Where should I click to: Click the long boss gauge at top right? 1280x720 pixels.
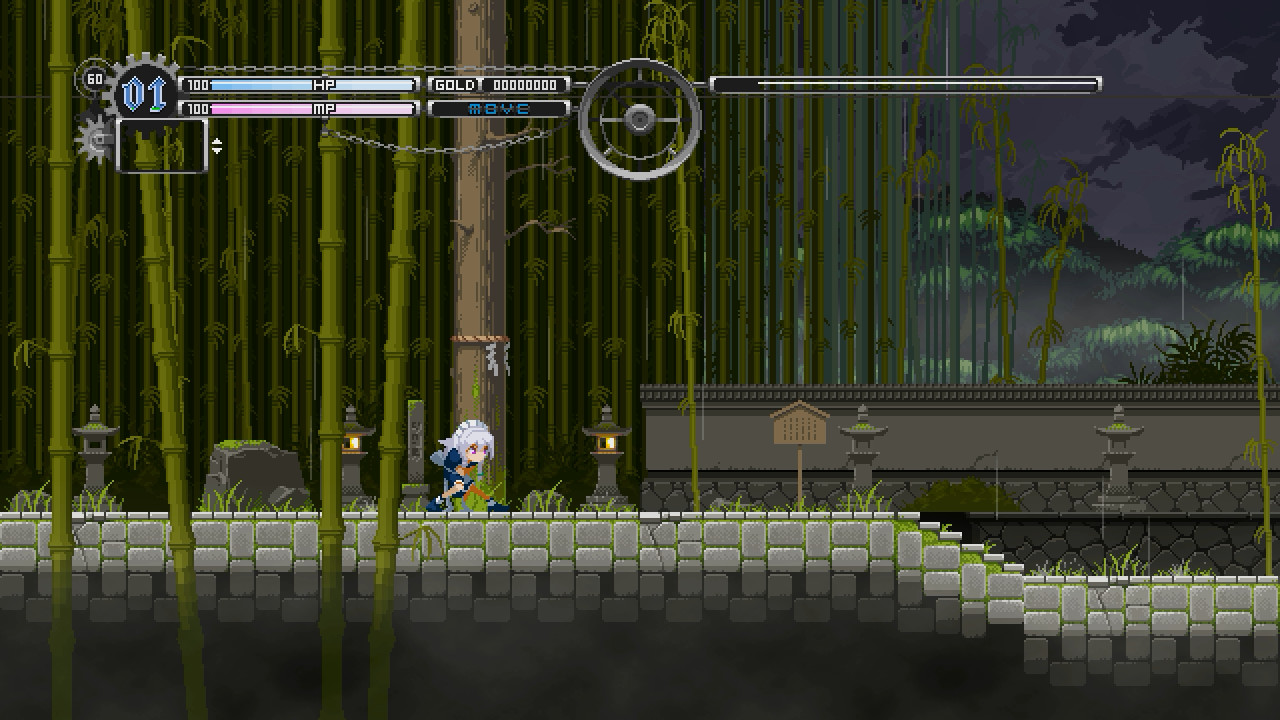[905, 82]
